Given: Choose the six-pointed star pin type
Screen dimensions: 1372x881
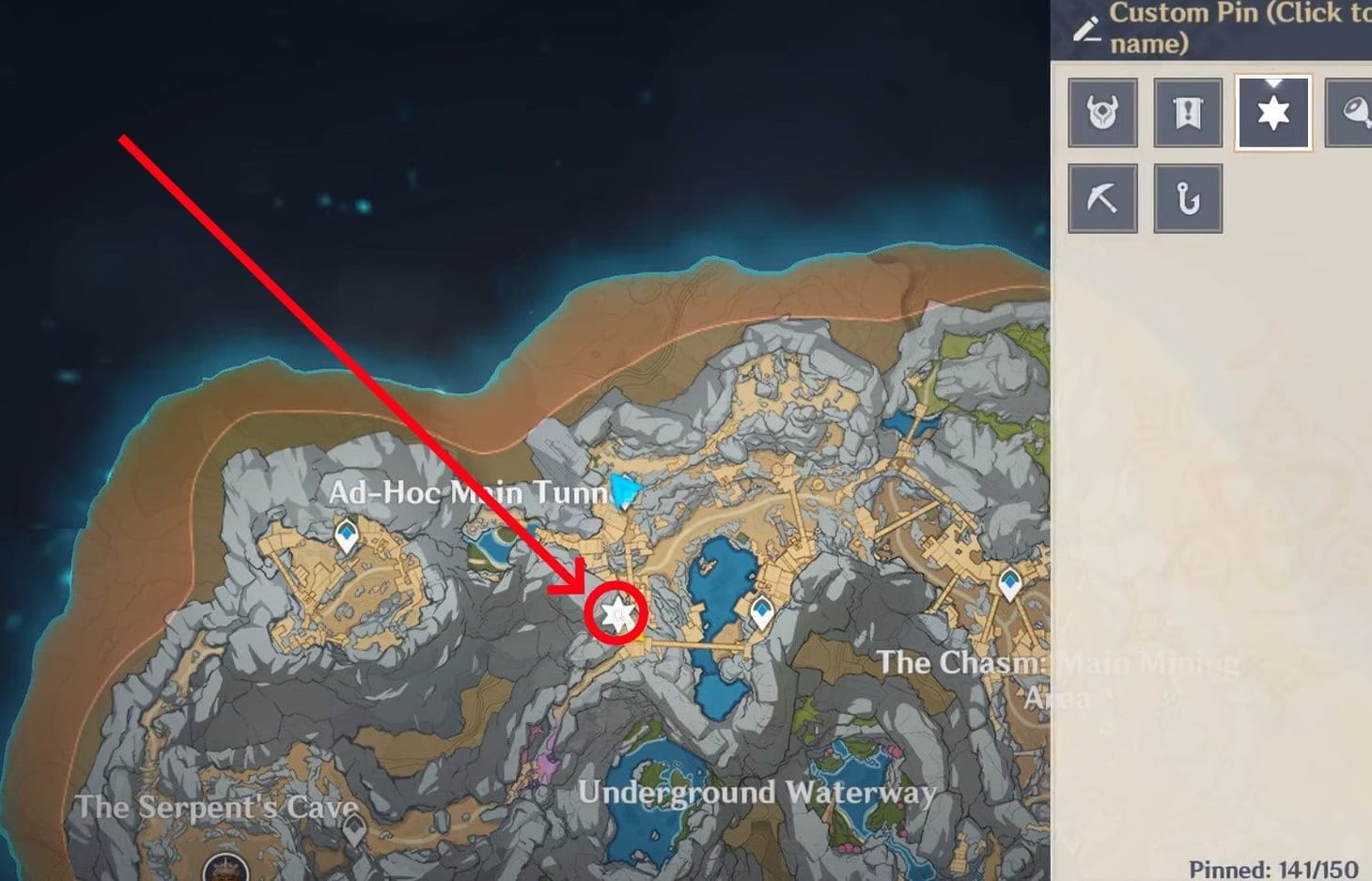Looking at the screenshot, I should tap(1271, 112).
